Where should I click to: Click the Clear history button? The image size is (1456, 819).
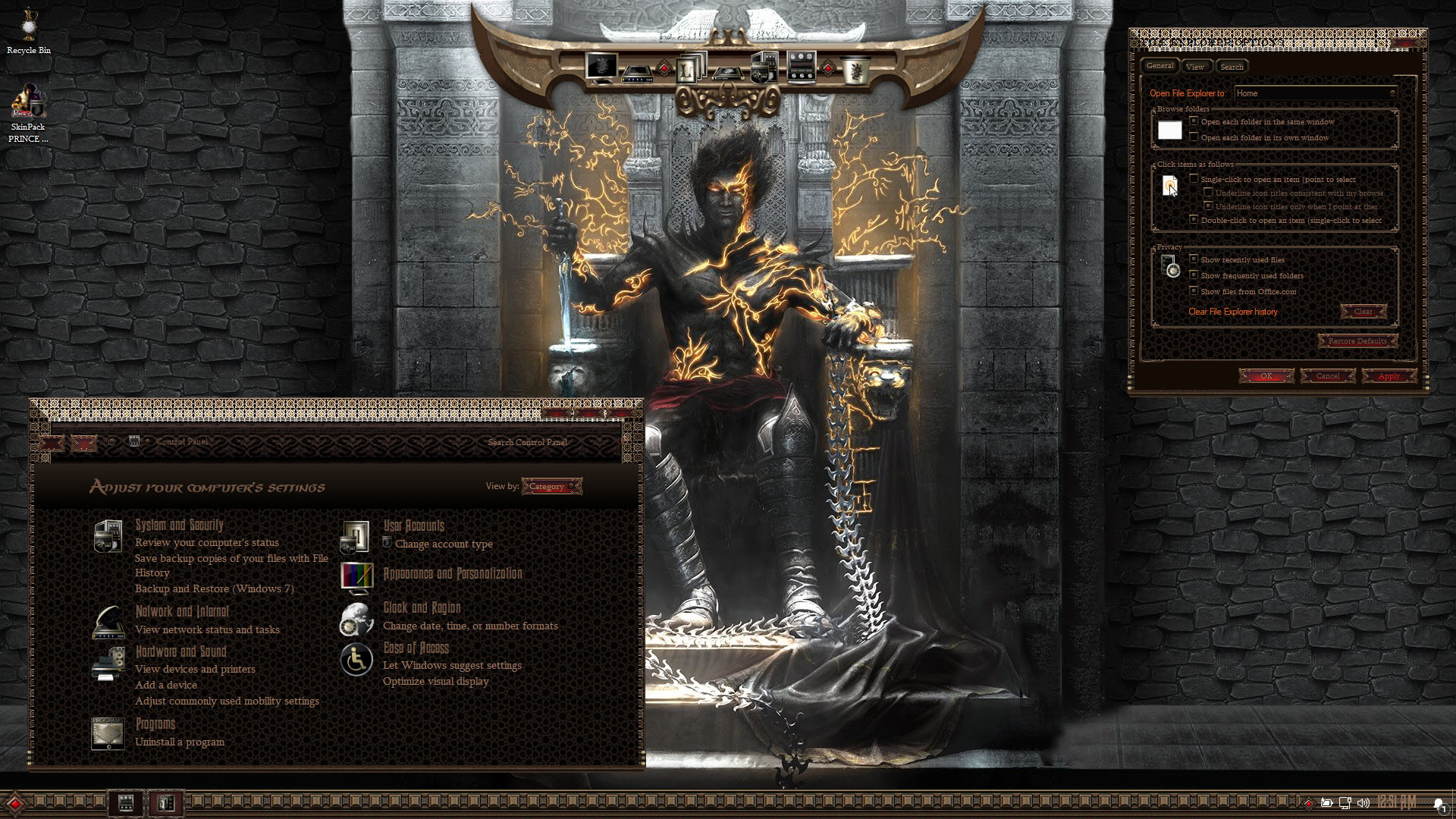[1363, 312]
